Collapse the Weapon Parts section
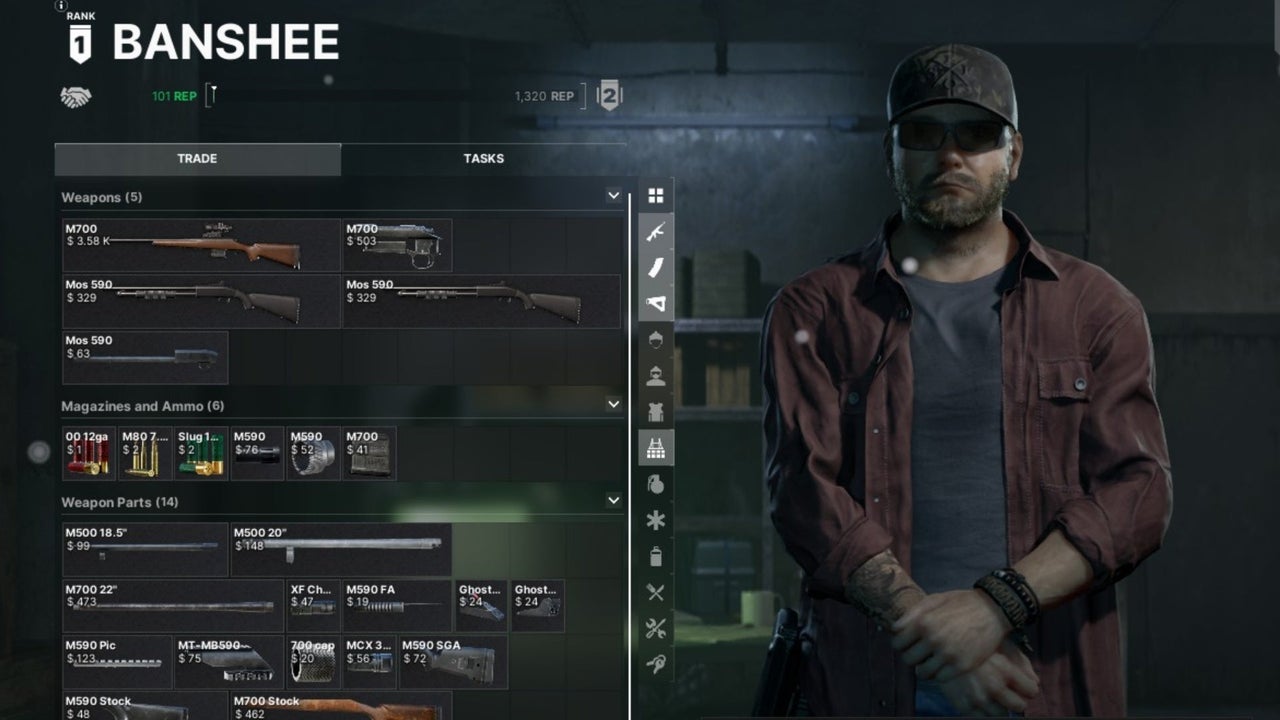This screenshot has width=1280, height=720. tap(613, 500)
